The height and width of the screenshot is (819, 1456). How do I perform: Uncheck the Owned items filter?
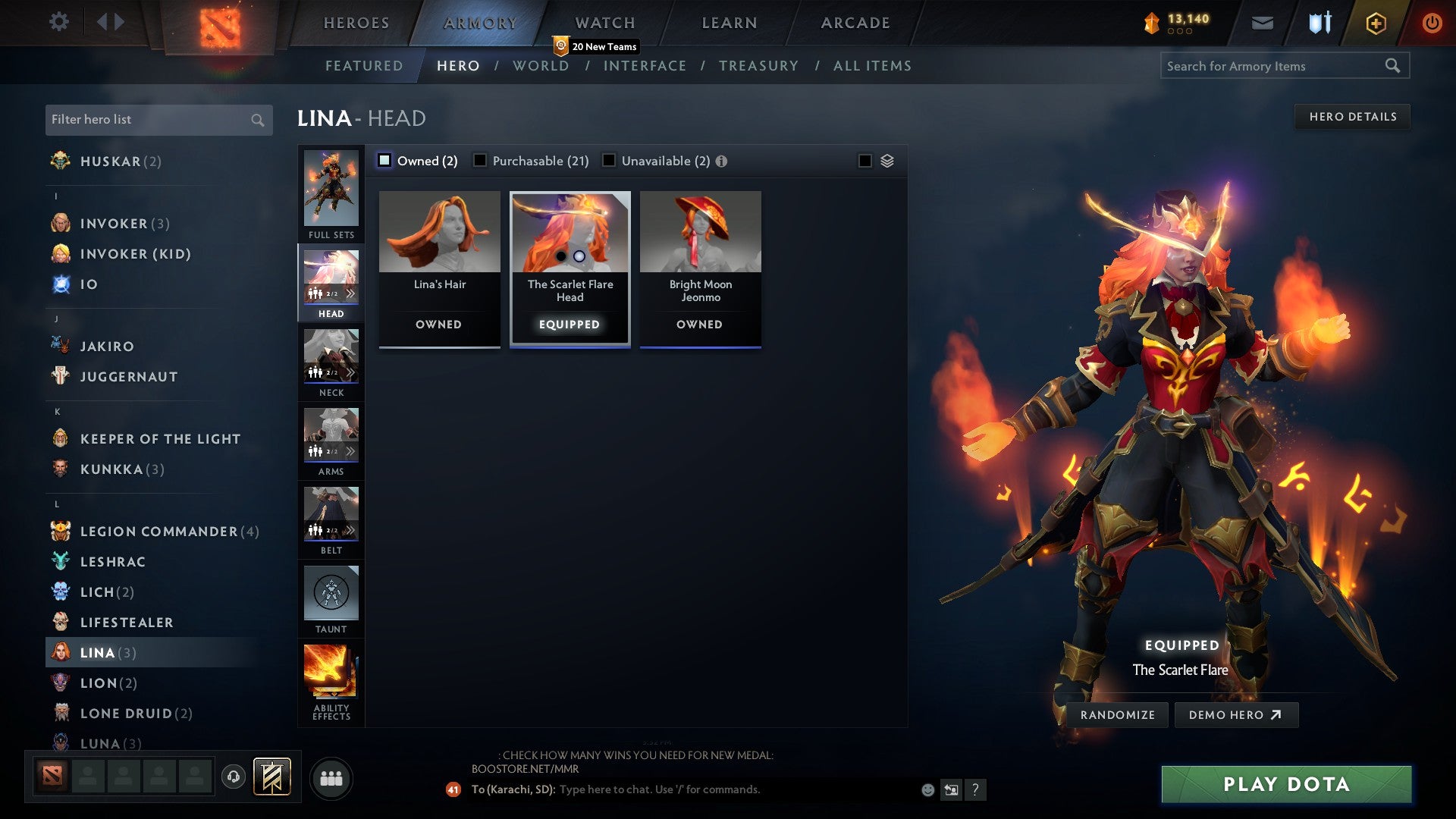coord(385,161)
